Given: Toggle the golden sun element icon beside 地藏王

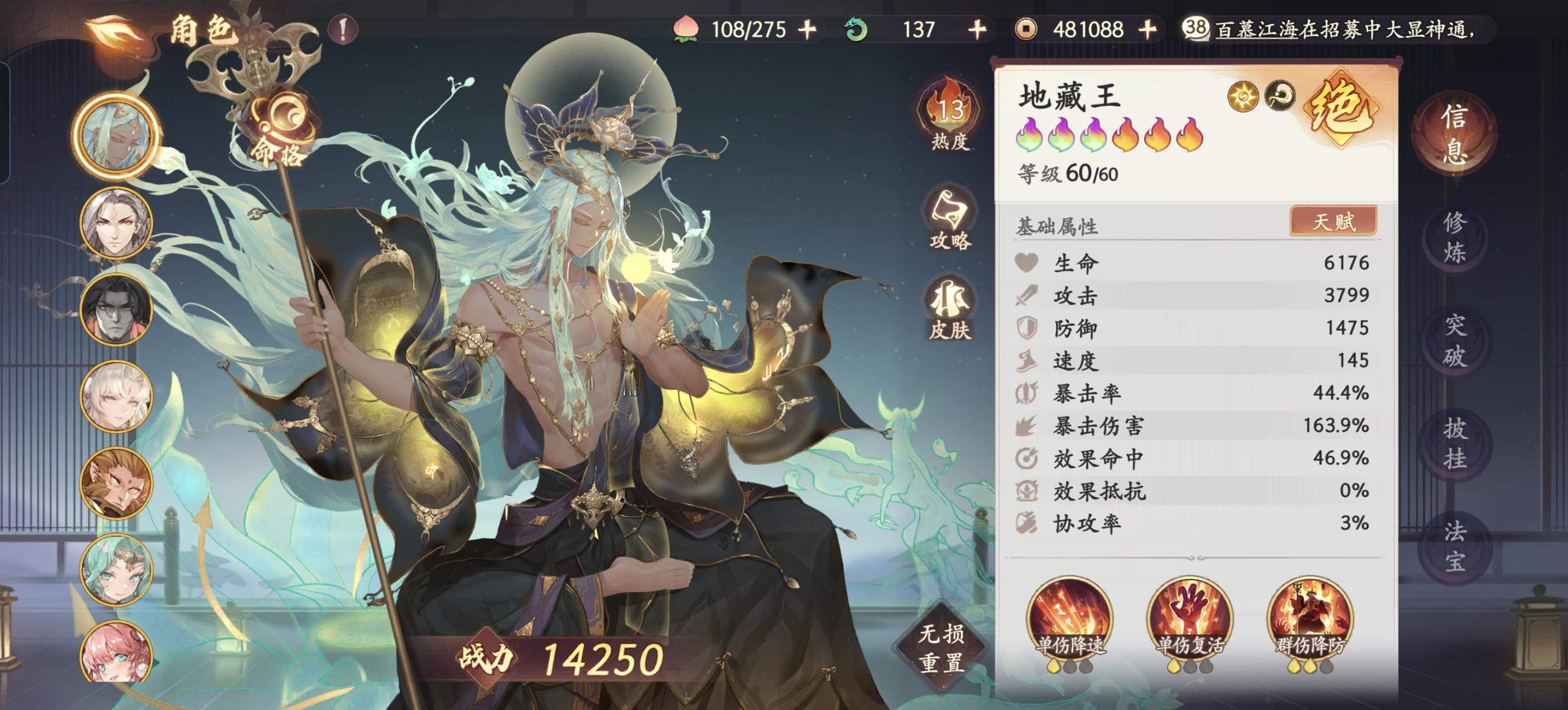Looking at the screenshot, I should [1243, 96].
